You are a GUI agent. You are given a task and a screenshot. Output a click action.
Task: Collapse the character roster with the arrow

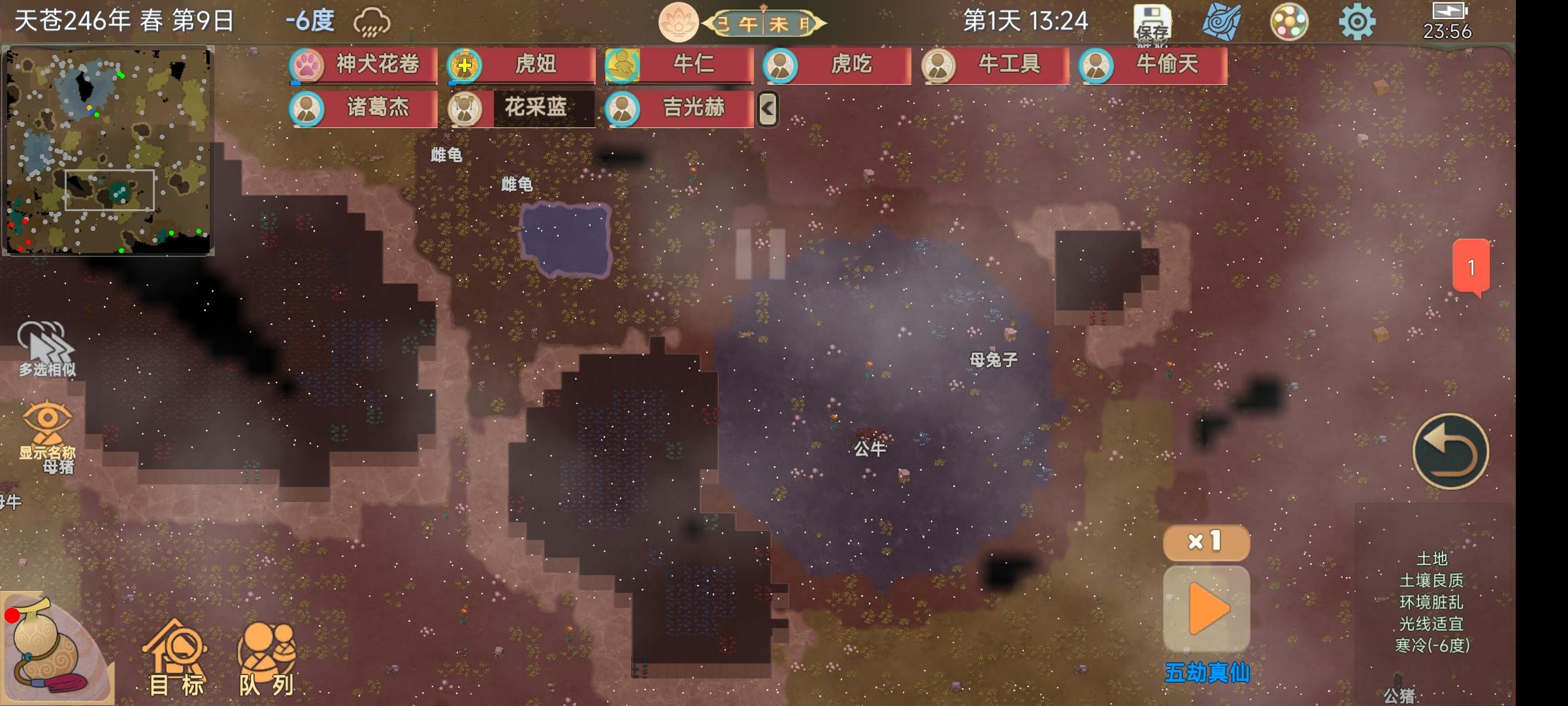(x=768, y=109)
